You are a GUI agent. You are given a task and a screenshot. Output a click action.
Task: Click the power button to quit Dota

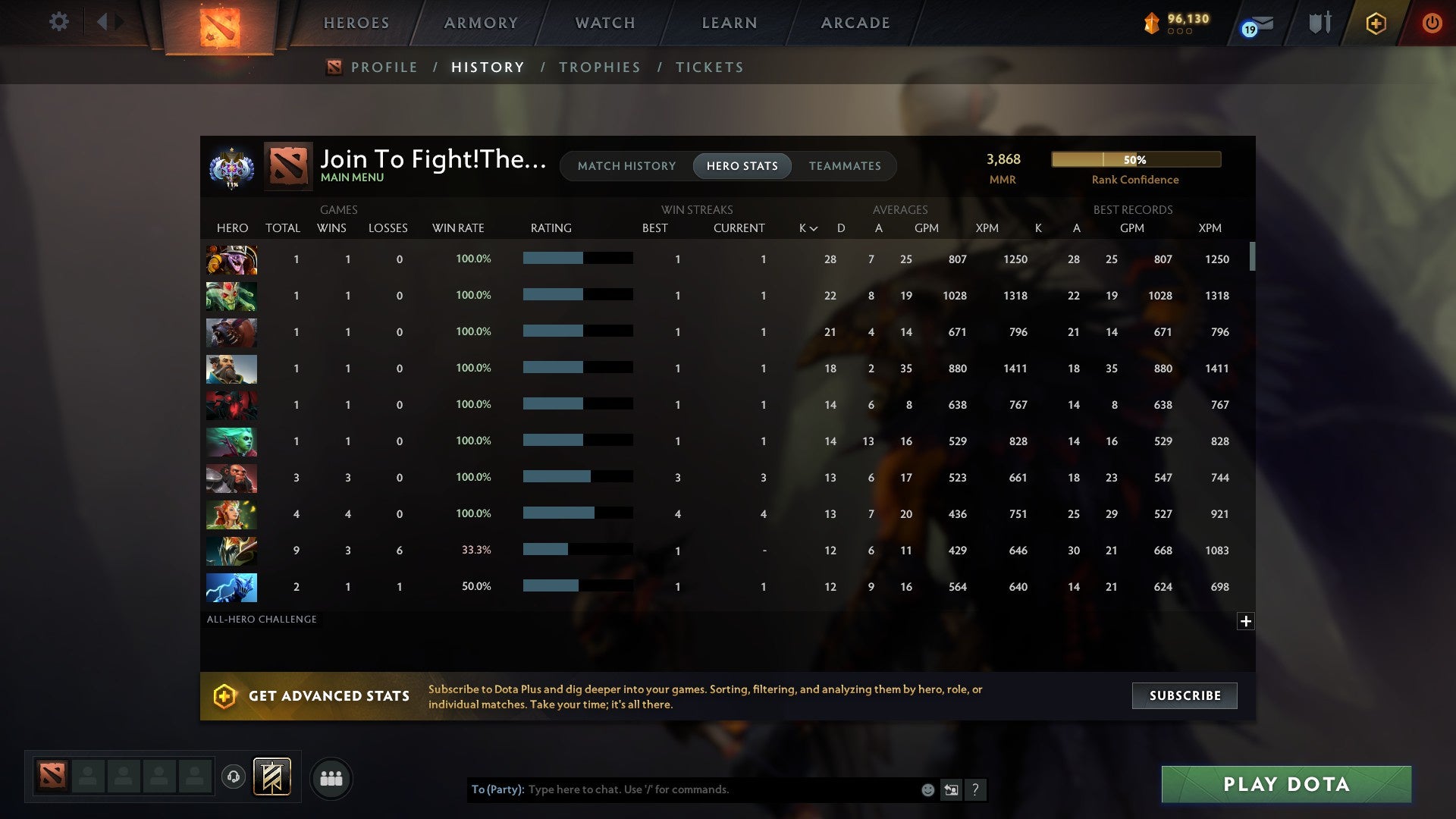point(1432,23)
